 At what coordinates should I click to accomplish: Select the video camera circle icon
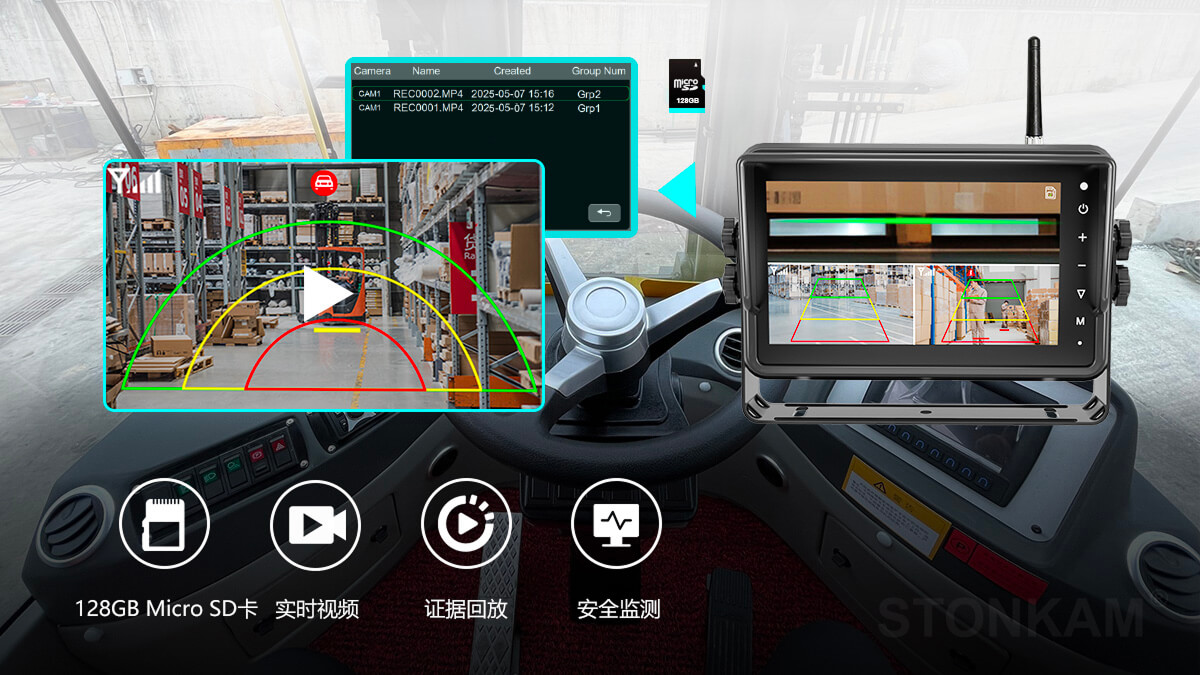click(x=316, y=524)
